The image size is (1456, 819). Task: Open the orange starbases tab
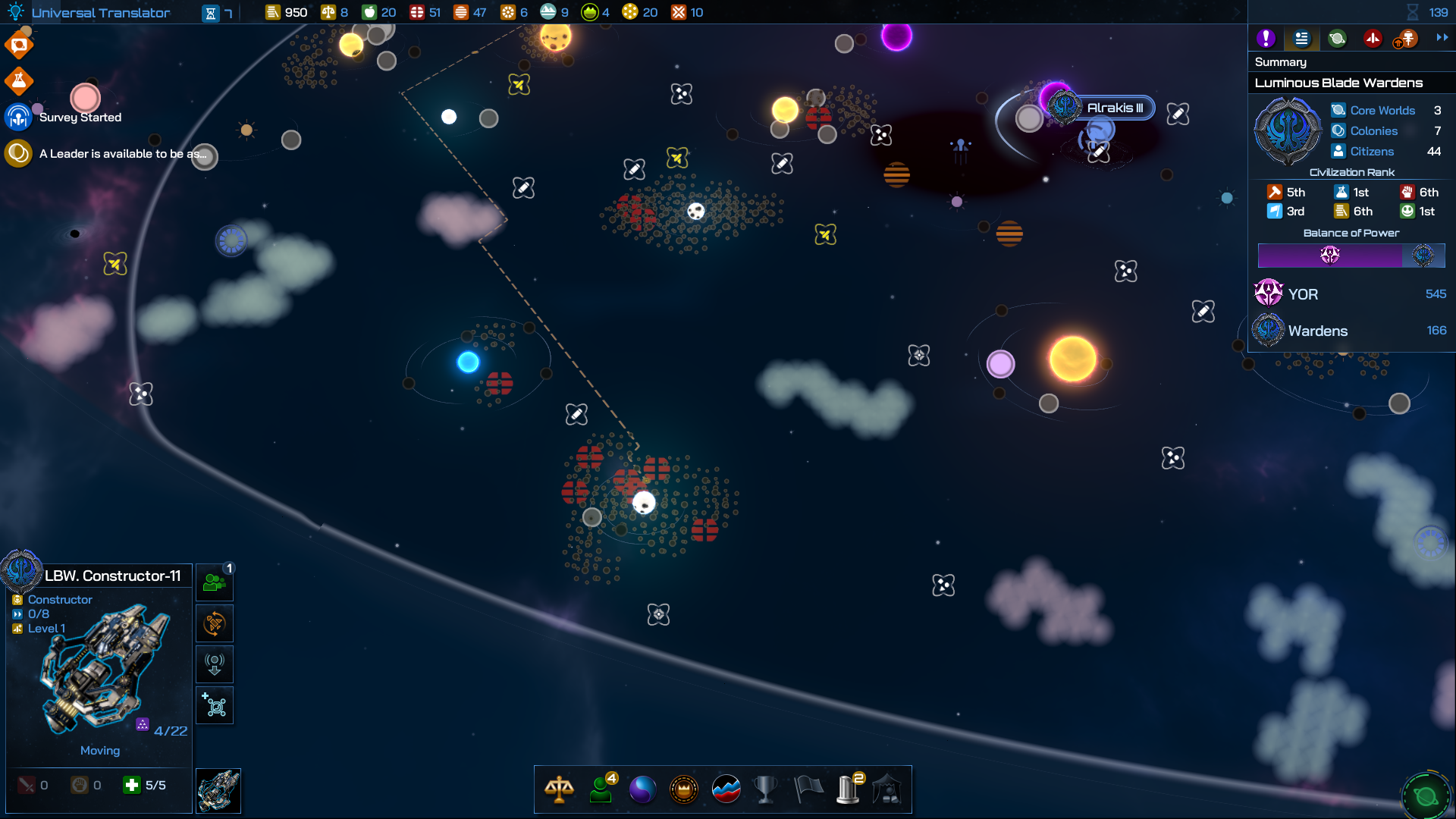tap(1407, 39)
